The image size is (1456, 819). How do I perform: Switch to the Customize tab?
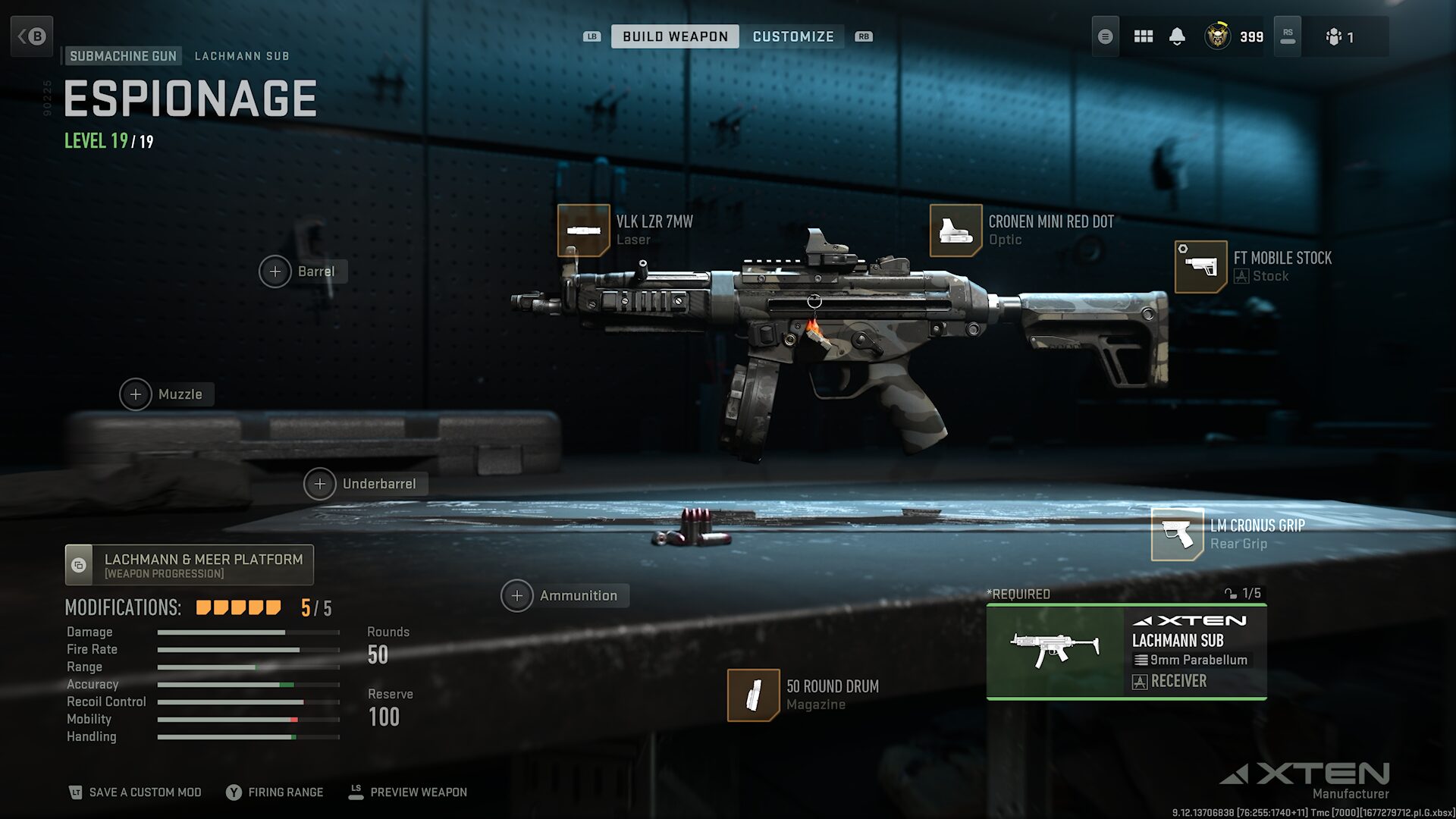point(792,36)
